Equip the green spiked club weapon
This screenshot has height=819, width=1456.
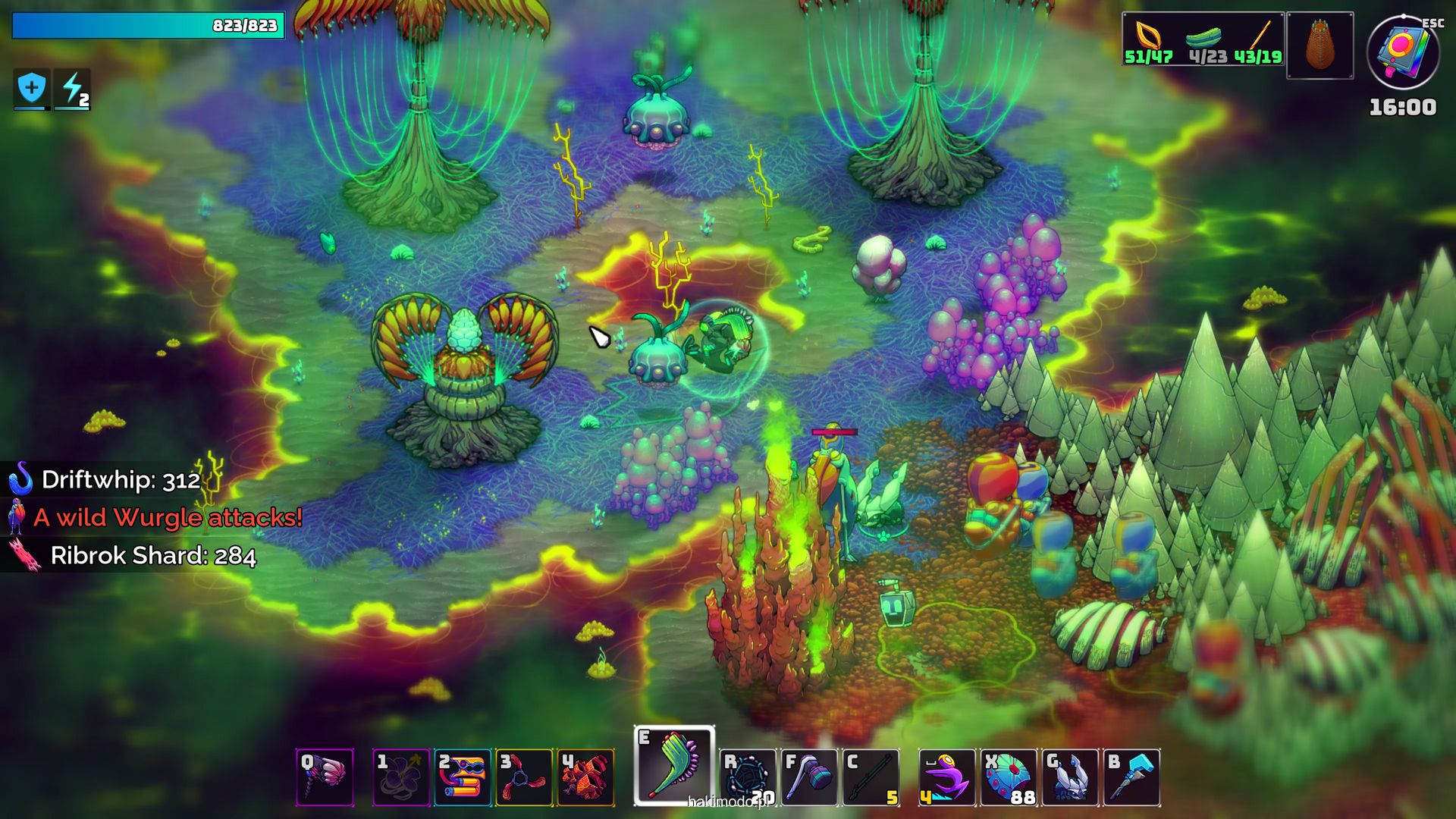674,764
